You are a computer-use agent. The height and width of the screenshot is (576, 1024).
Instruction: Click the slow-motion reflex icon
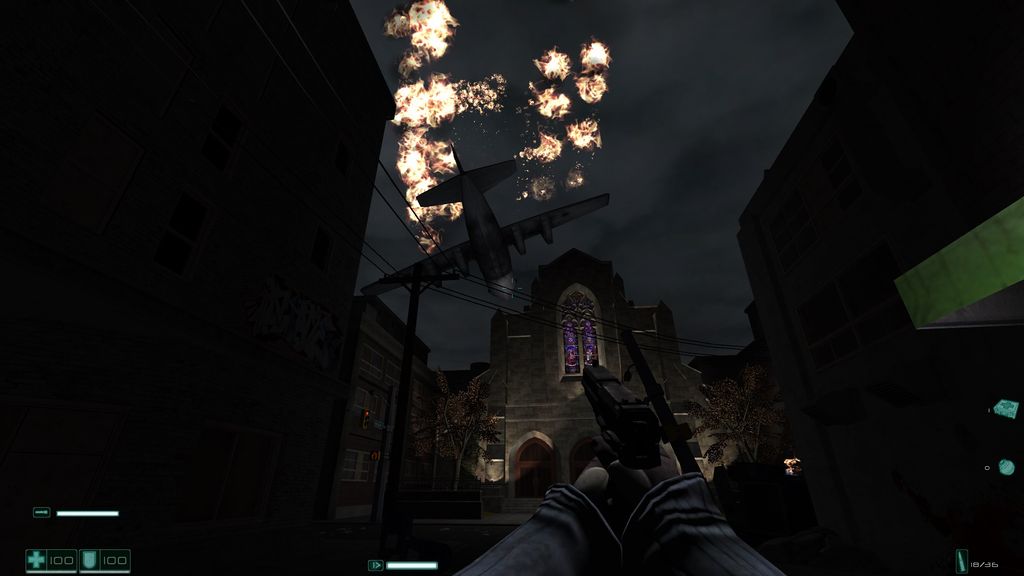[x=376, y=565]
